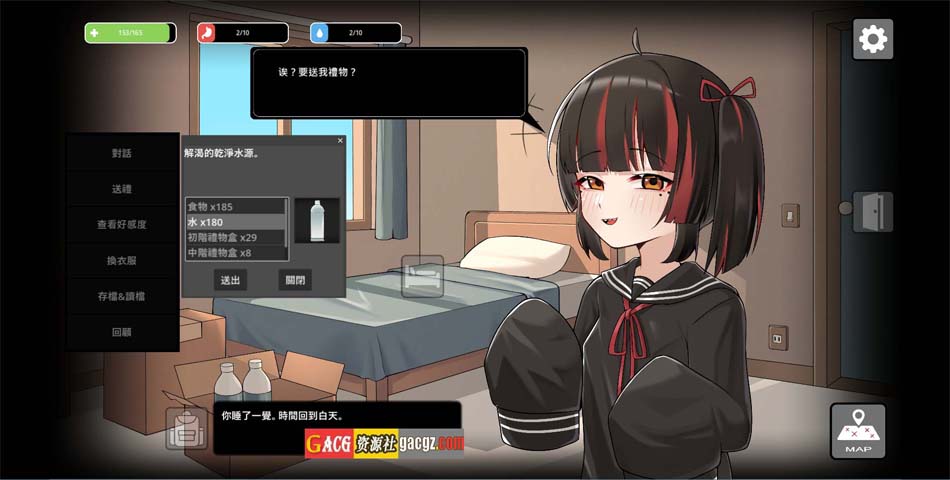Click the bed sleep icon
Screen dimensions: 950x480
[x=422, y=276]
